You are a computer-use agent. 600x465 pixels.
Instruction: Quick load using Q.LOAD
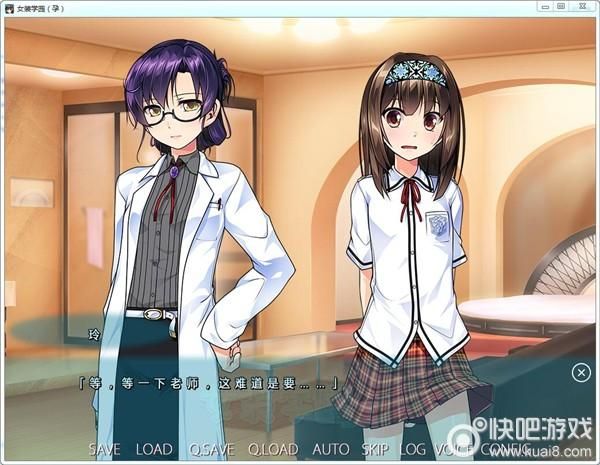click(x=273, y=450)
